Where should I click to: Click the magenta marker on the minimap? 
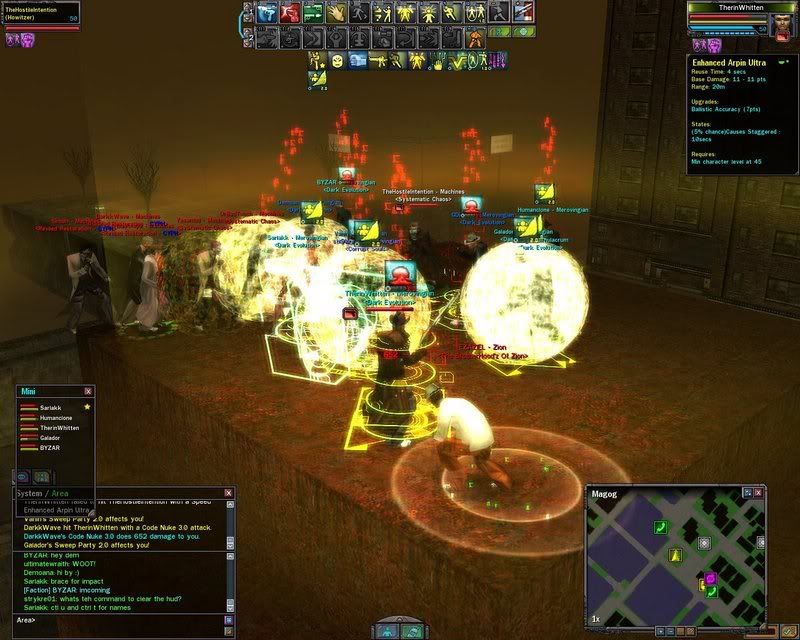710,578
